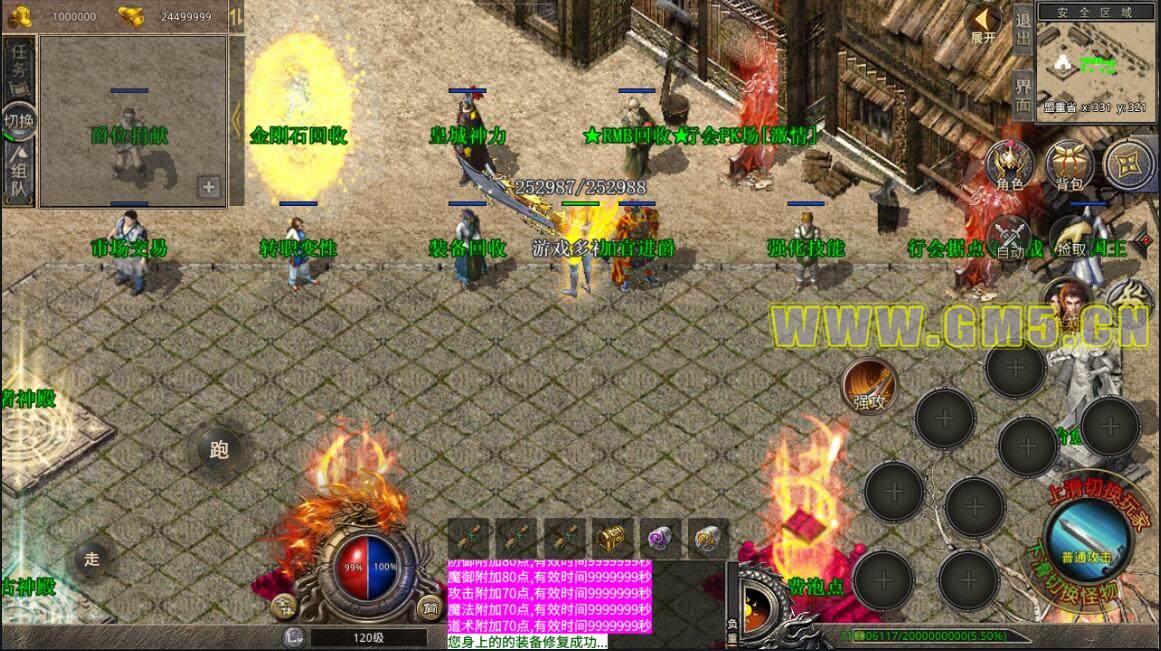This screenshot has height=651, width=1161.
Task: Tap the 切换 switch button
Action: 19,121
